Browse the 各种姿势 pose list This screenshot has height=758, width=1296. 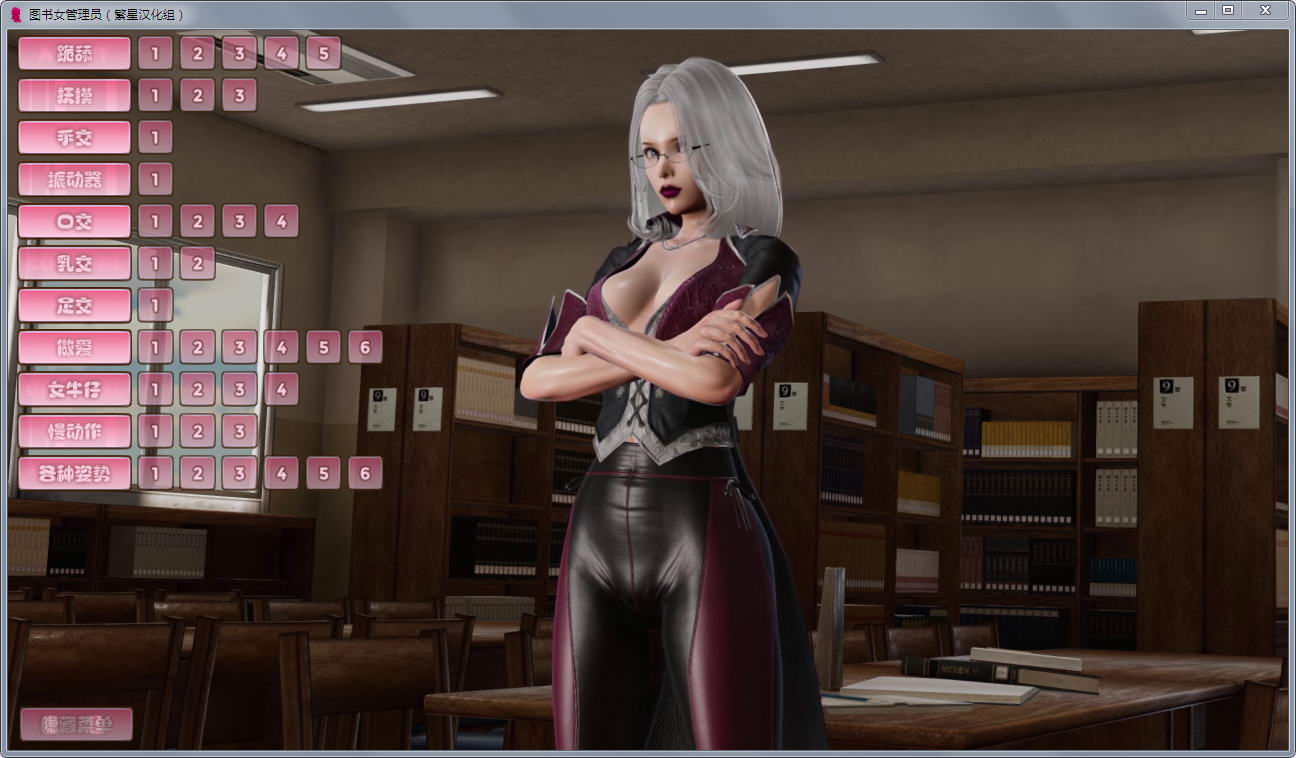coord(73,473)
